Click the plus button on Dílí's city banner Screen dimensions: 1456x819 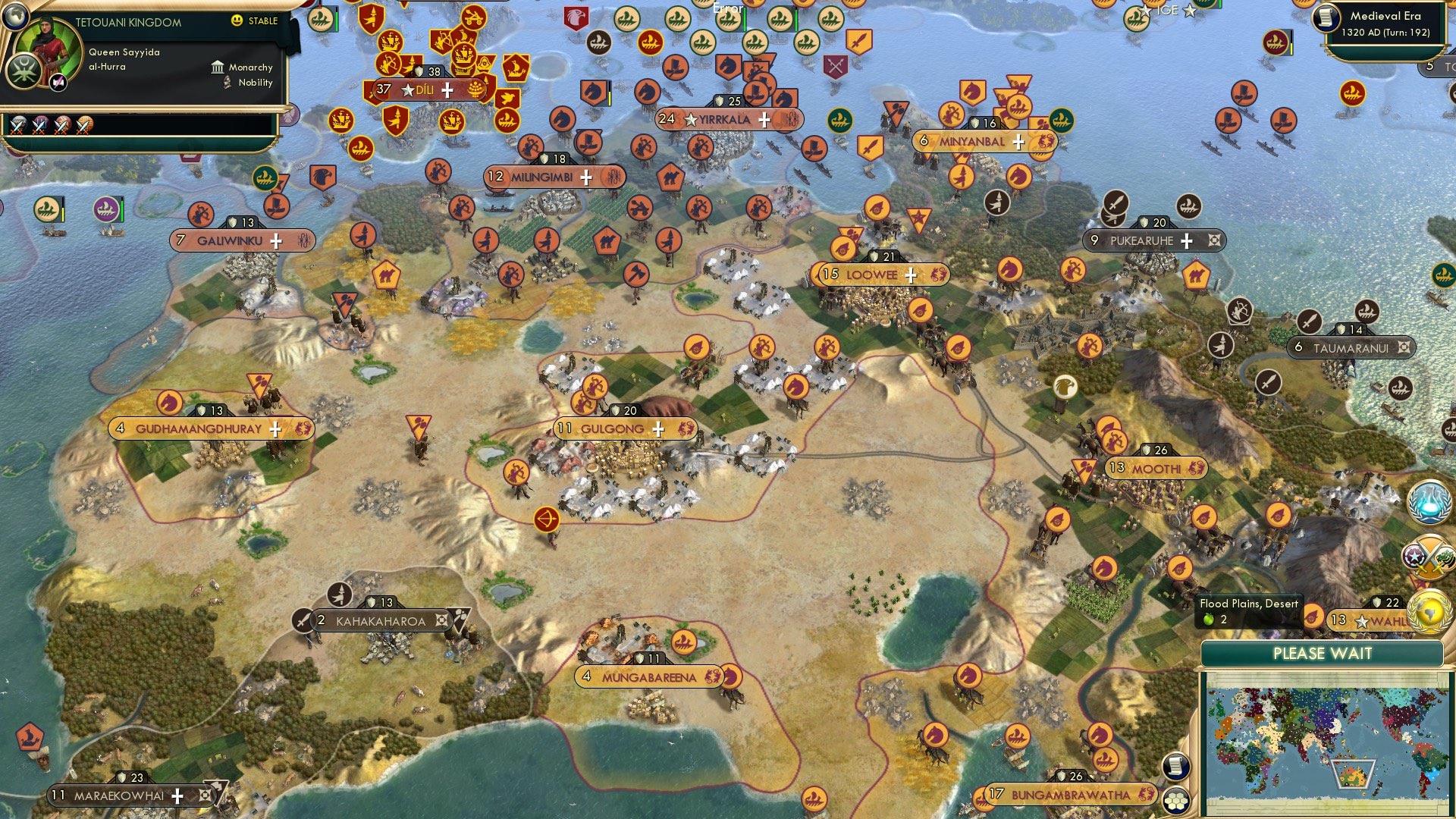(x=449, y=89)
